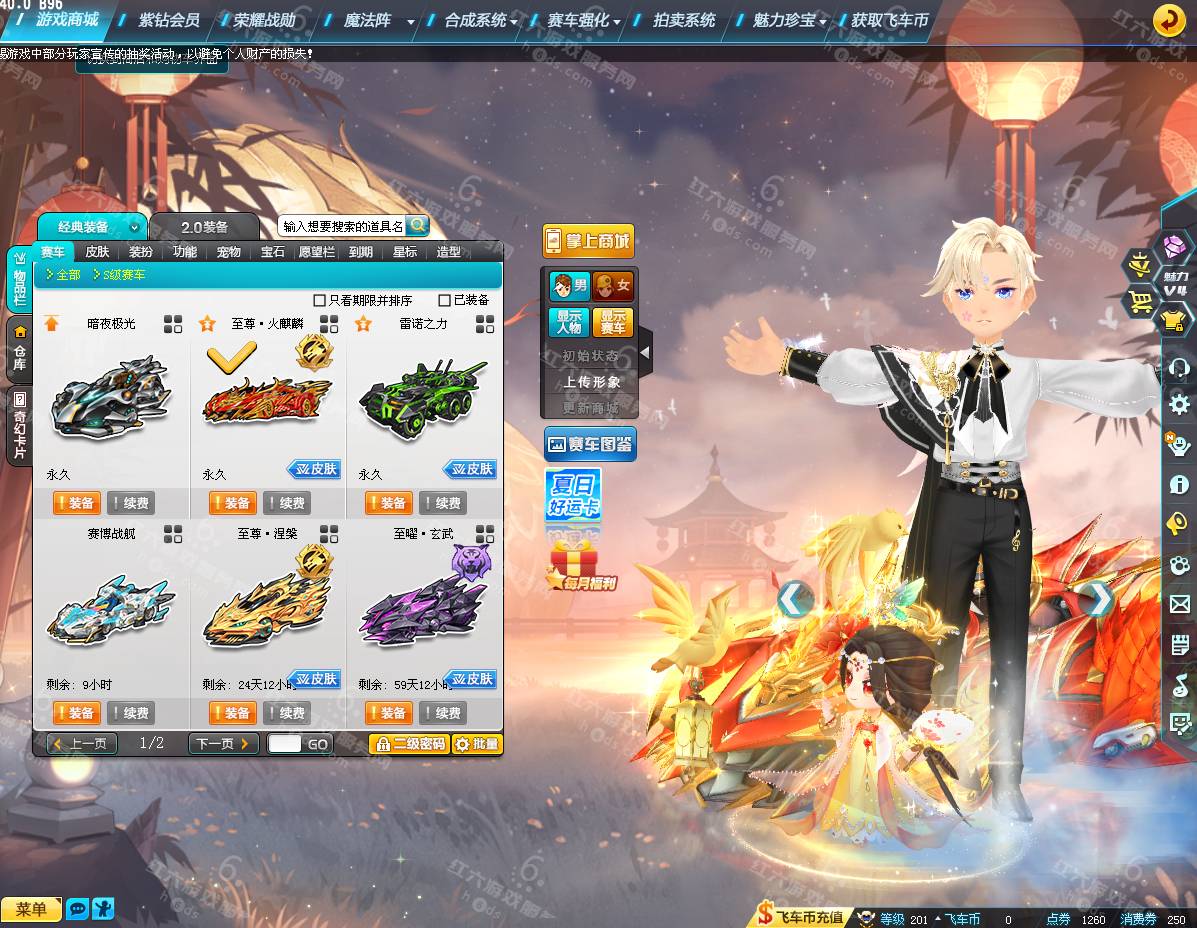Open the 二级密码 secondary password button
This screenshot has width=1197, height=928.
pos(409,744)
